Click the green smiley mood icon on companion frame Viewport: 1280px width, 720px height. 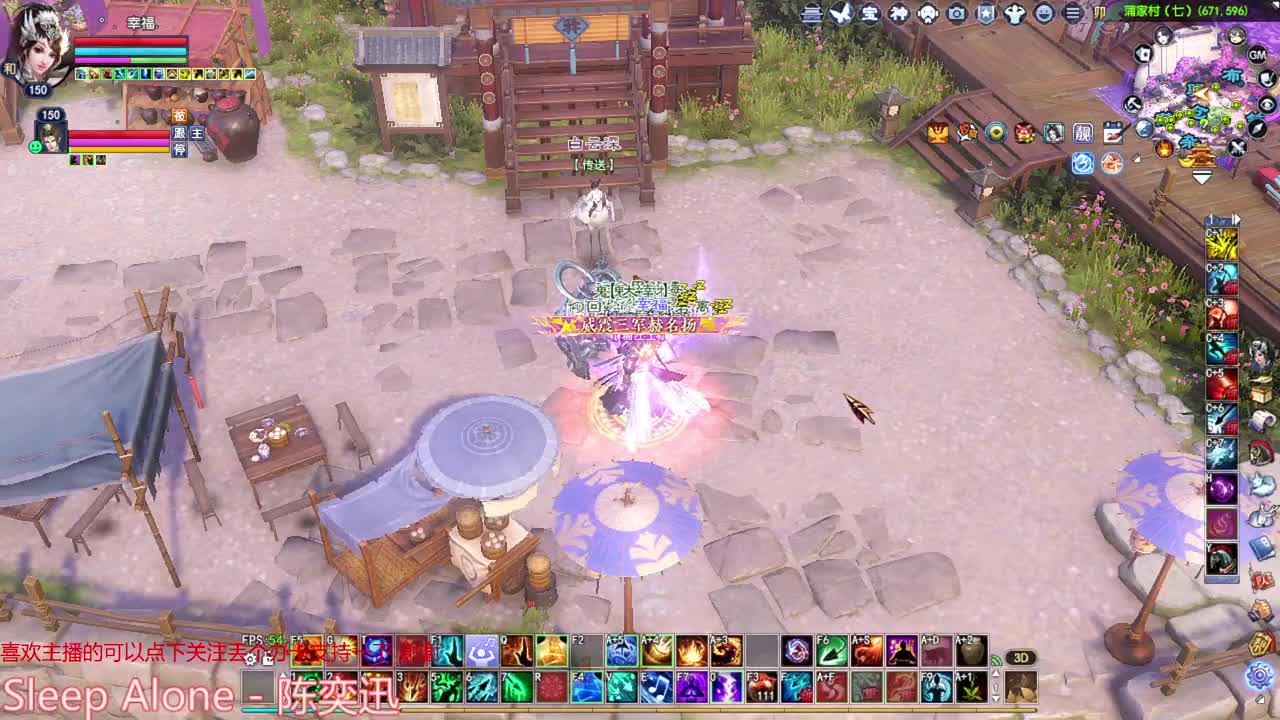click(35, 148)
